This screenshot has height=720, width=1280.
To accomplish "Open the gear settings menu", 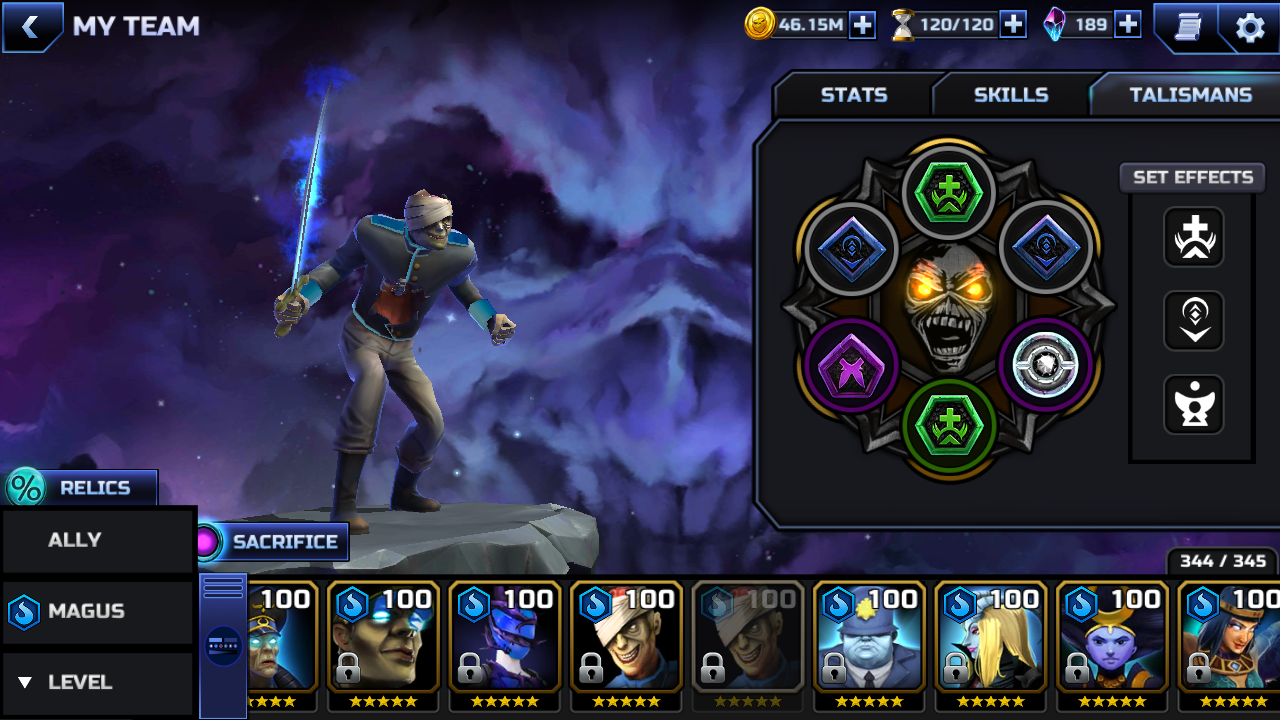I will [1250, 27].
